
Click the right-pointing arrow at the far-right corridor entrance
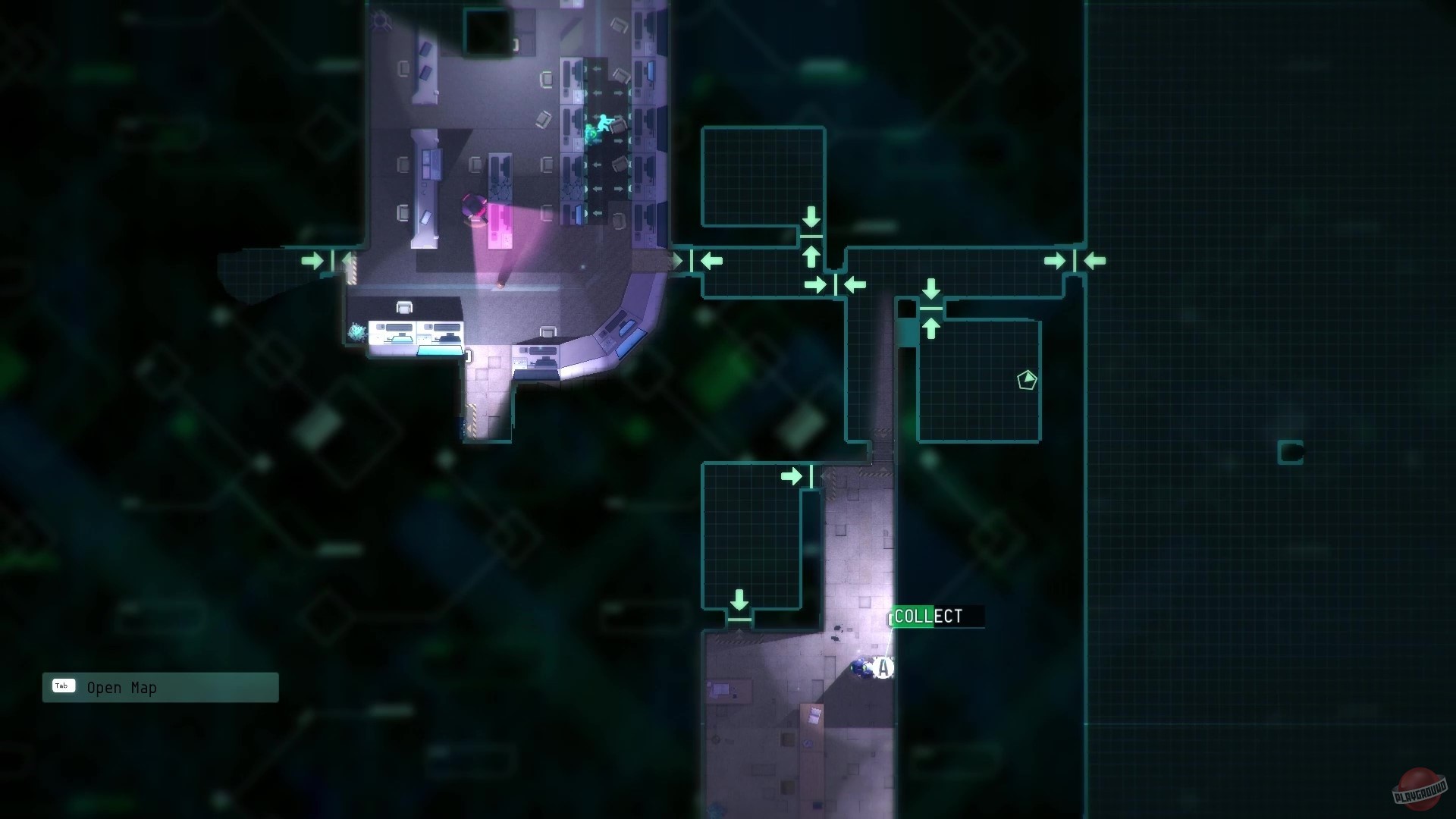(1054, 260)
